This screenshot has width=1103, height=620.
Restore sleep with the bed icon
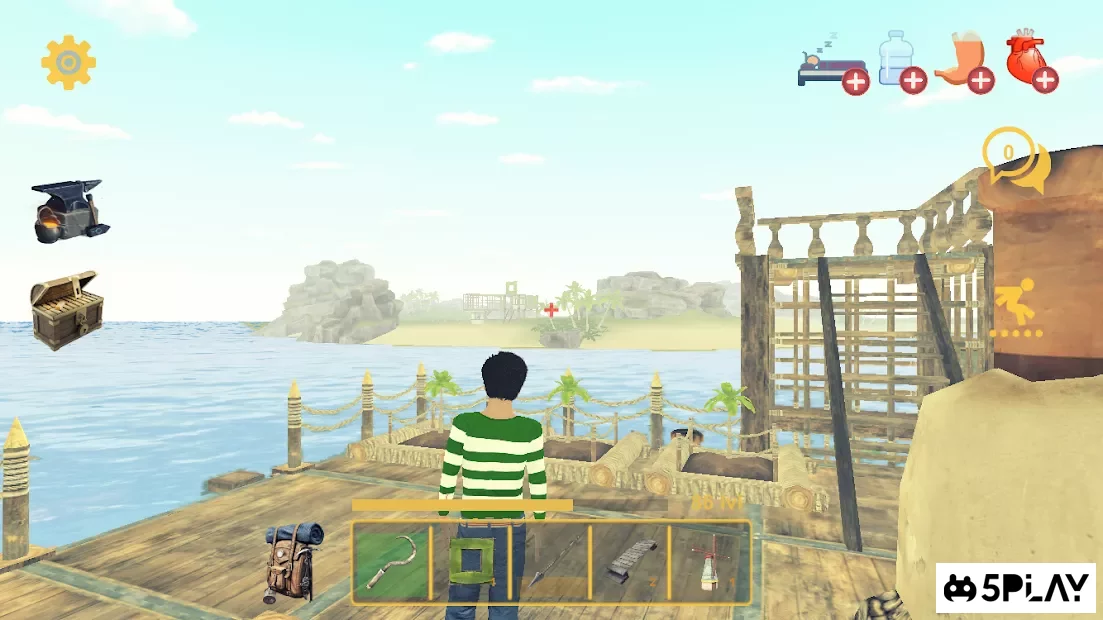[832, 65]
